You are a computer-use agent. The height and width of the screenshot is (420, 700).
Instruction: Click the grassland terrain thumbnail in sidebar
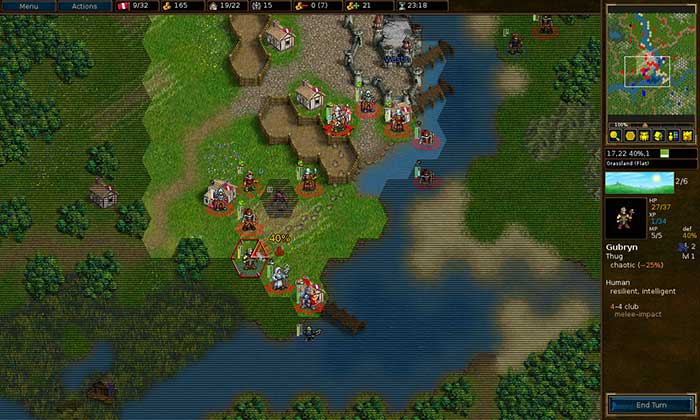click(637, 183)
